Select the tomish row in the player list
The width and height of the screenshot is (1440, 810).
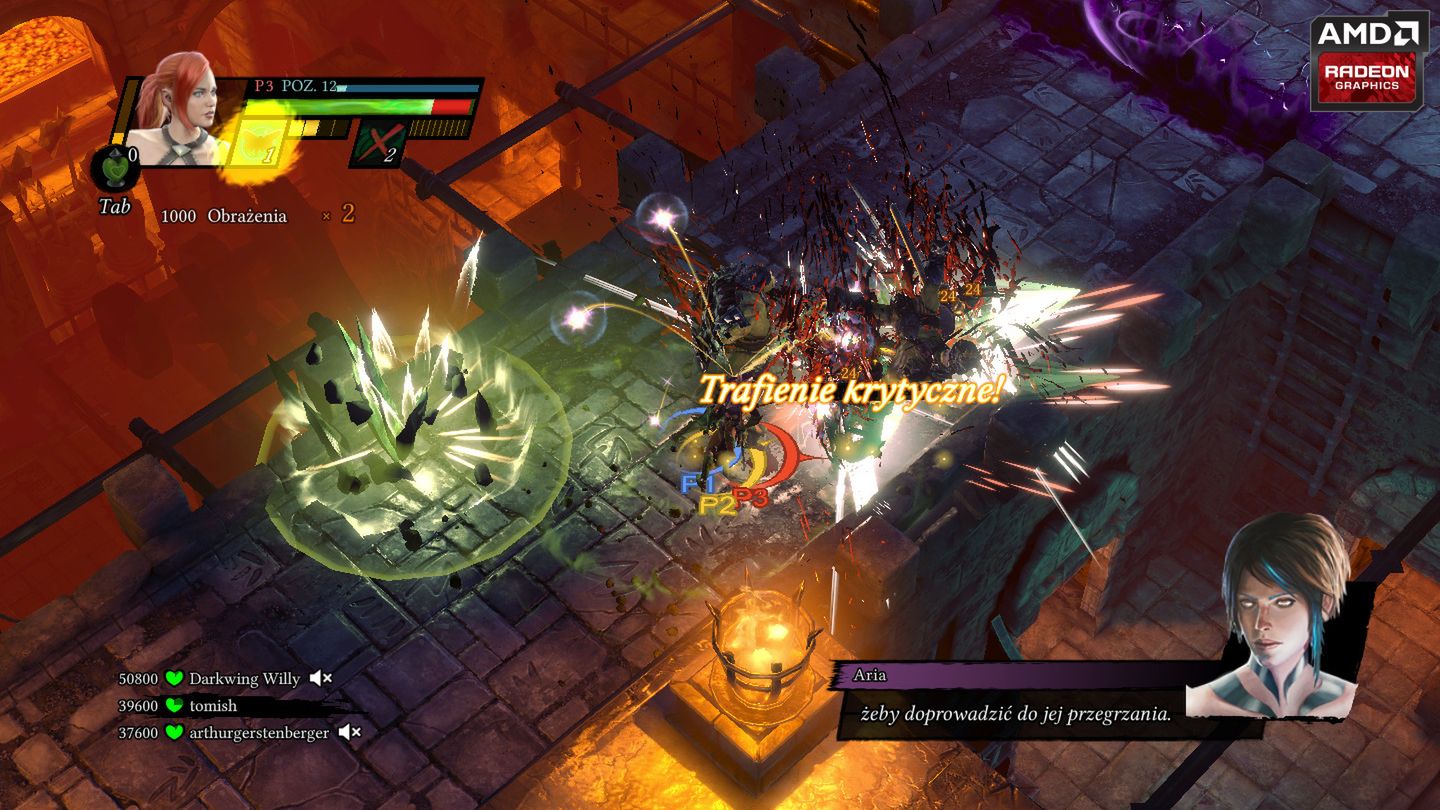click(x=213, y=706)
